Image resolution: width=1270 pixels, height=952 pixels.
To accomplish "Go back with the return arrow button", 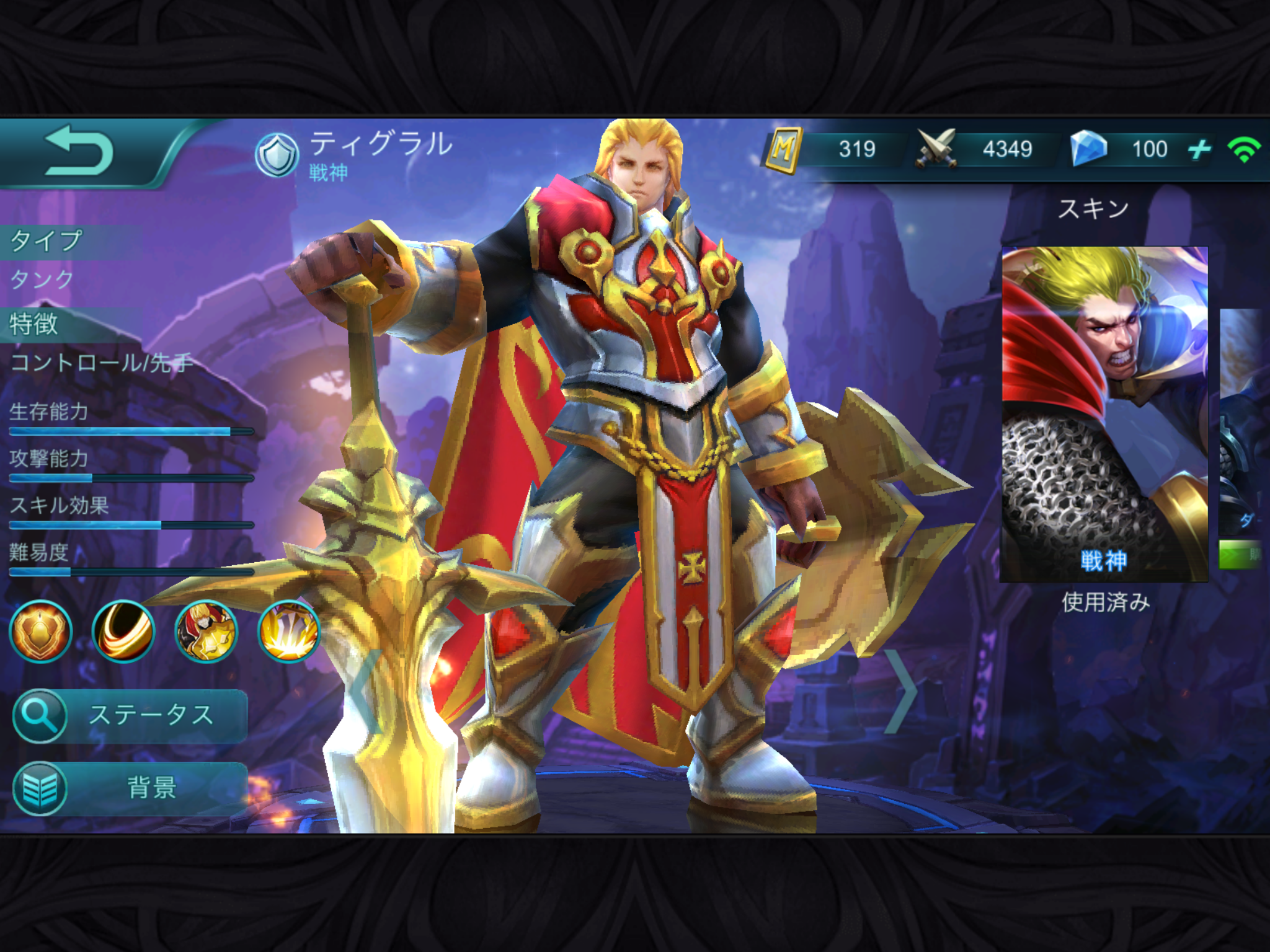I will 79,150.
